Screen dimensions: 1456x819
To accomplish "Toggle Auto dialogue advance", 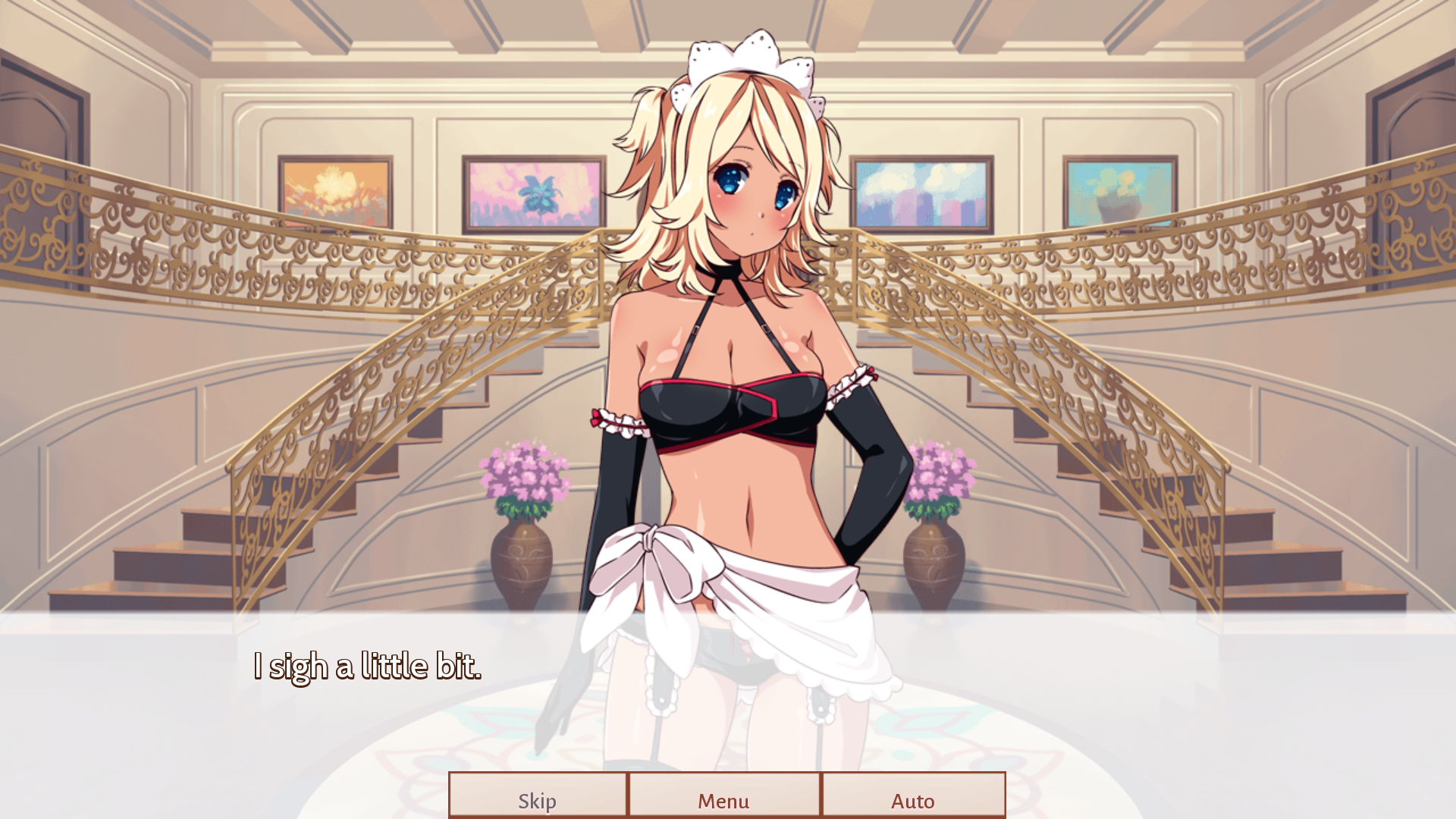I will (913, 796).
